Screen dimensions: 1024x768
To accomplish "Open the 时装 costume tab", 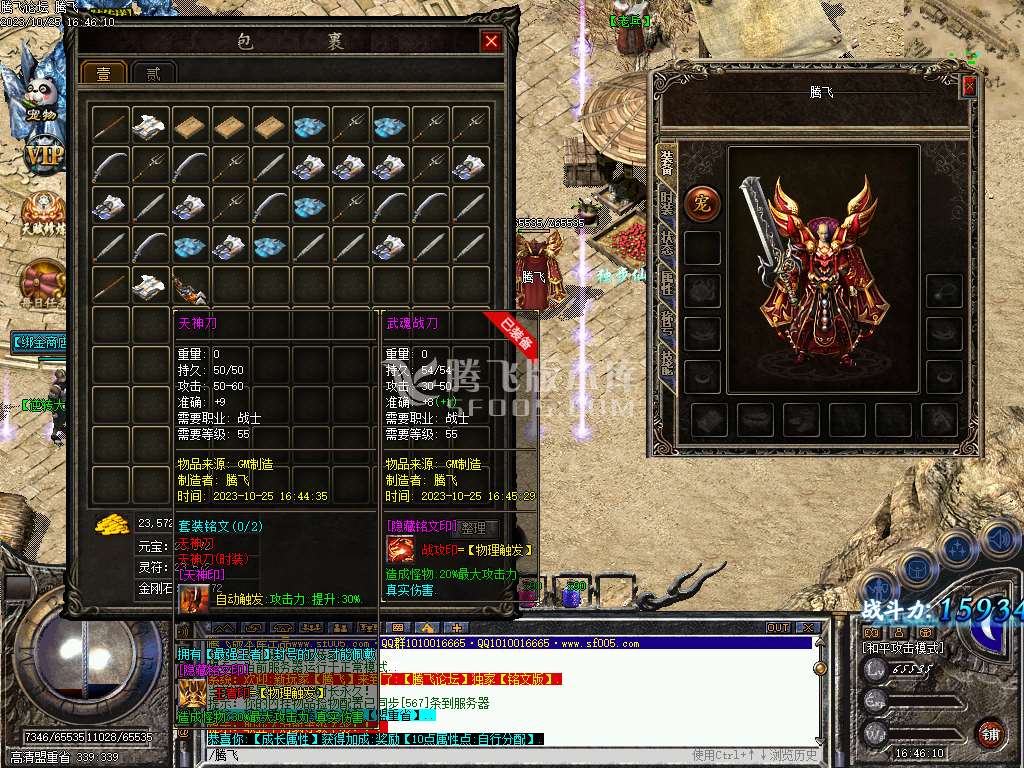I will 667,203.
